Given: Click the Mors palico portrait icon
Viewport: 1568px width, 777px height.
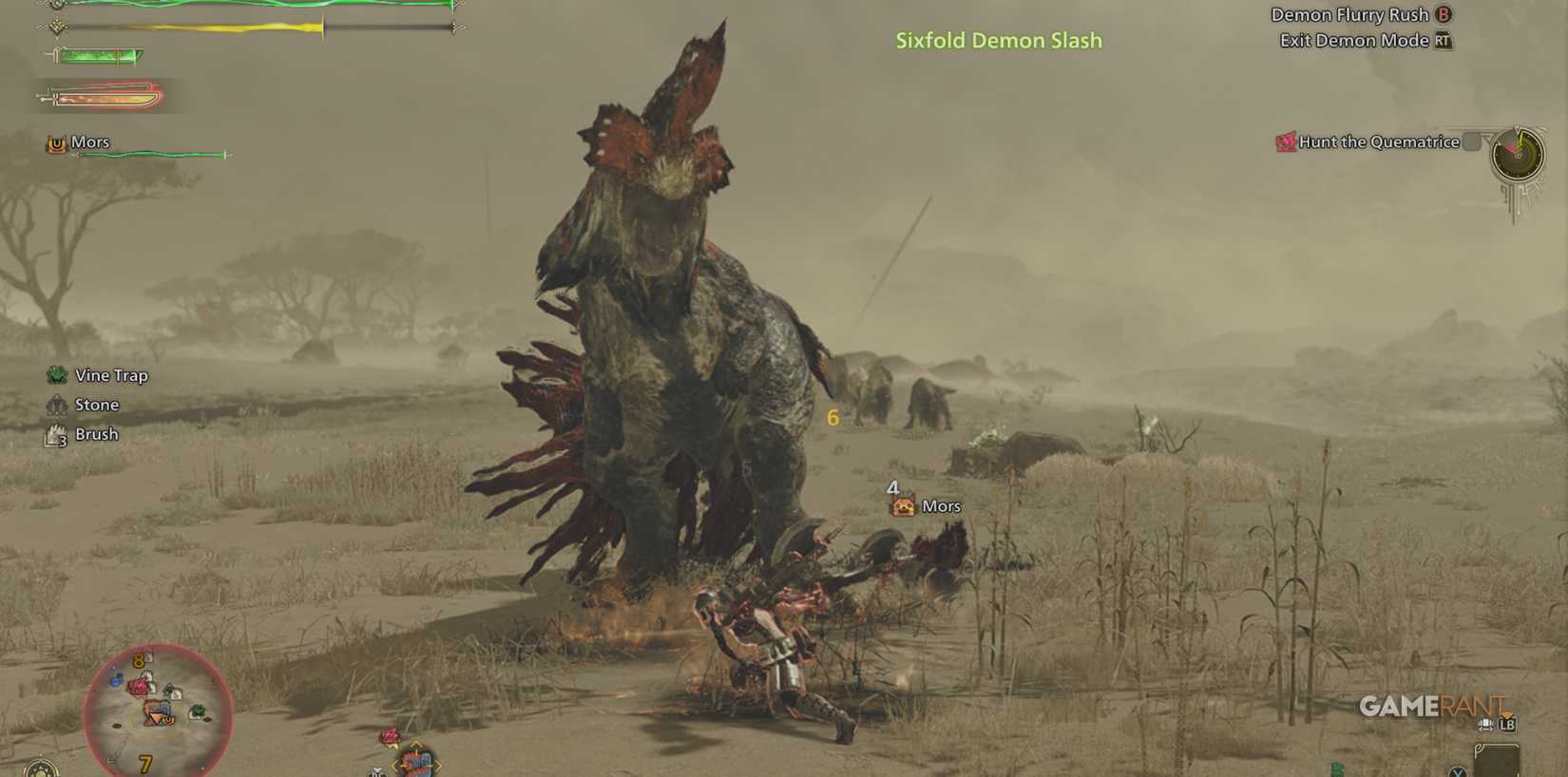Looking at the screenshot, I should click(x=55, y=142).
